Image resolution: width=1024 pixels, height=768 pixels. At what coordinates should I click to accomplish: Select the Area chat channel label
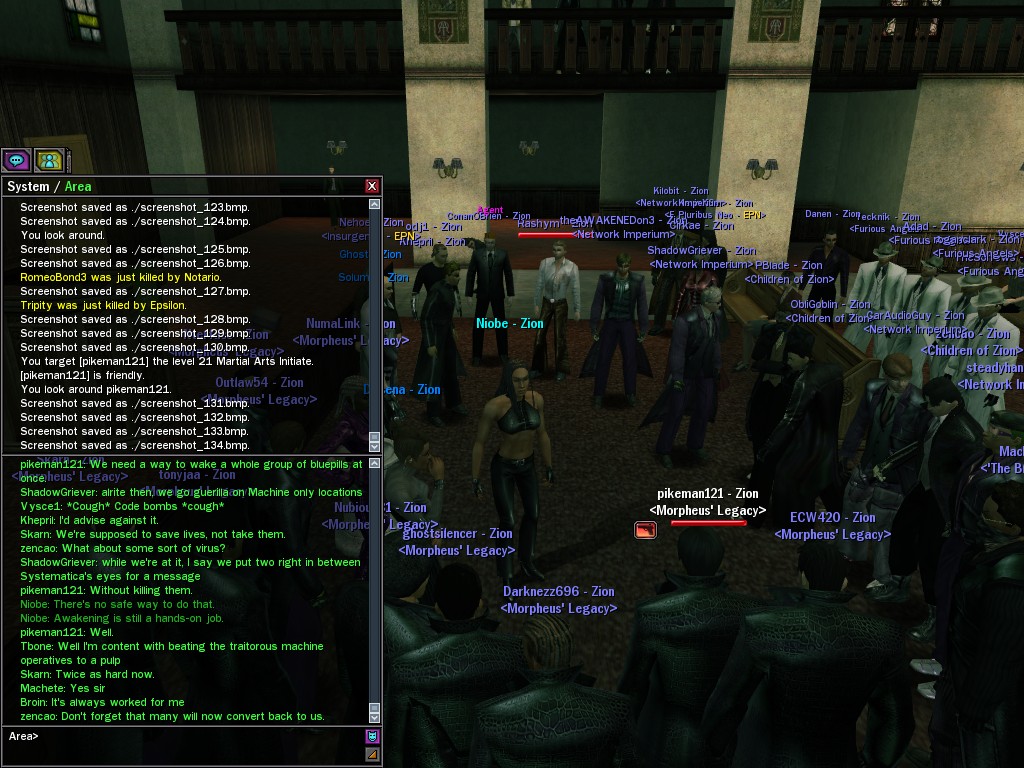(78, 187)
